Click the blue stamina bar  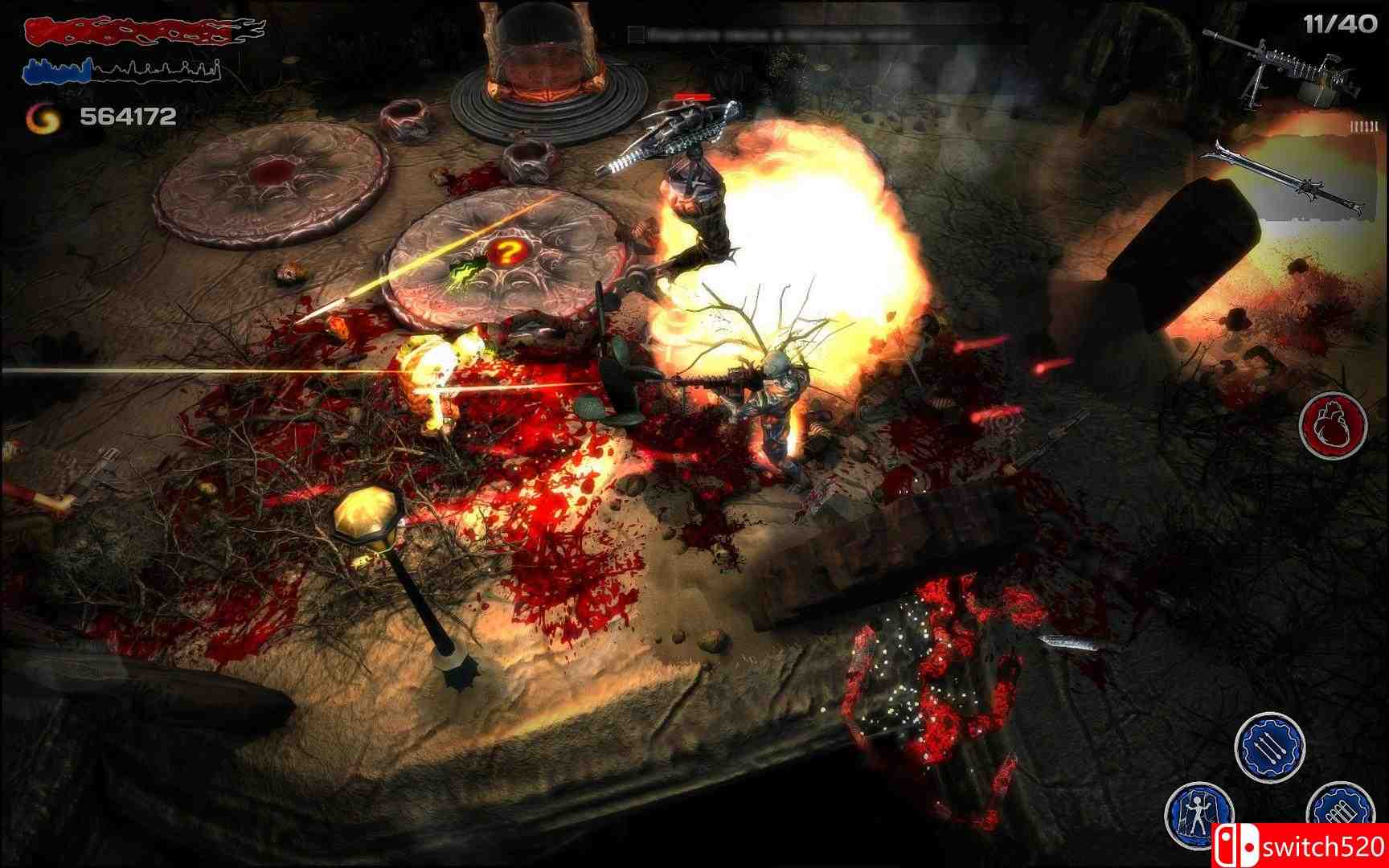coord(121,72)
